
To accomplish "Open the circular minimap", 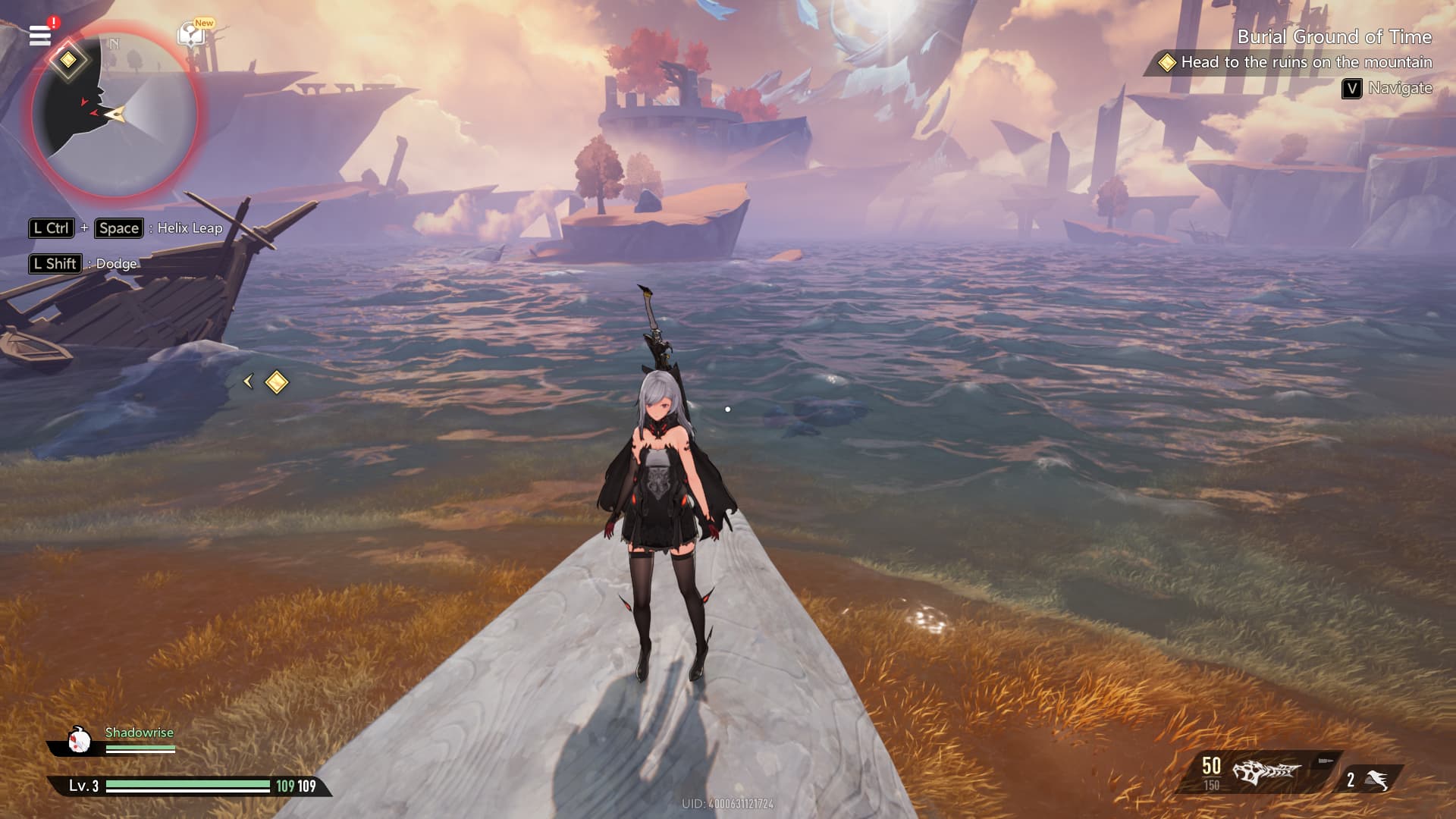I will (115, 114).
